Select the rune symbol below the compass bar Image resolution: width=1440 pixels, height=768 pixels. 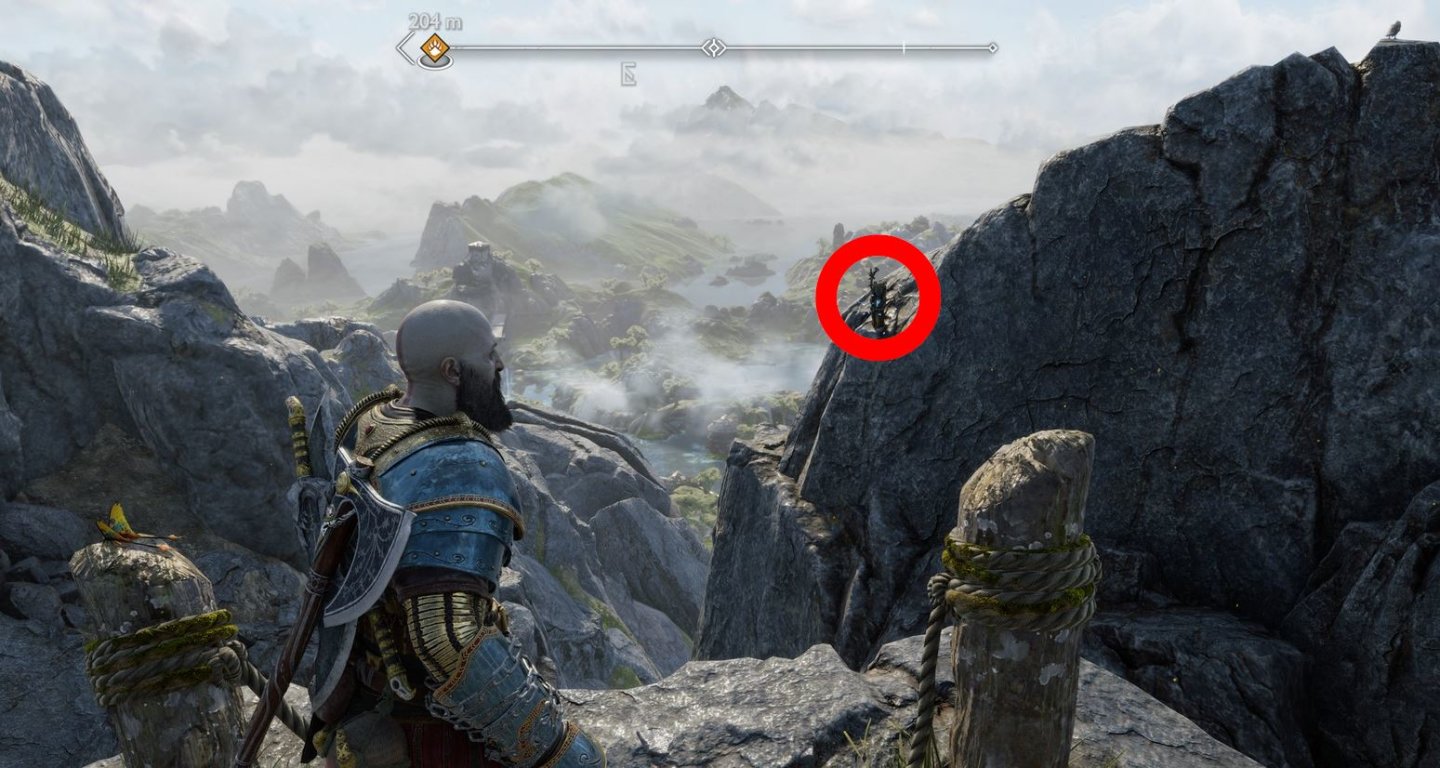pyautogui.click(x=629, y=73)
